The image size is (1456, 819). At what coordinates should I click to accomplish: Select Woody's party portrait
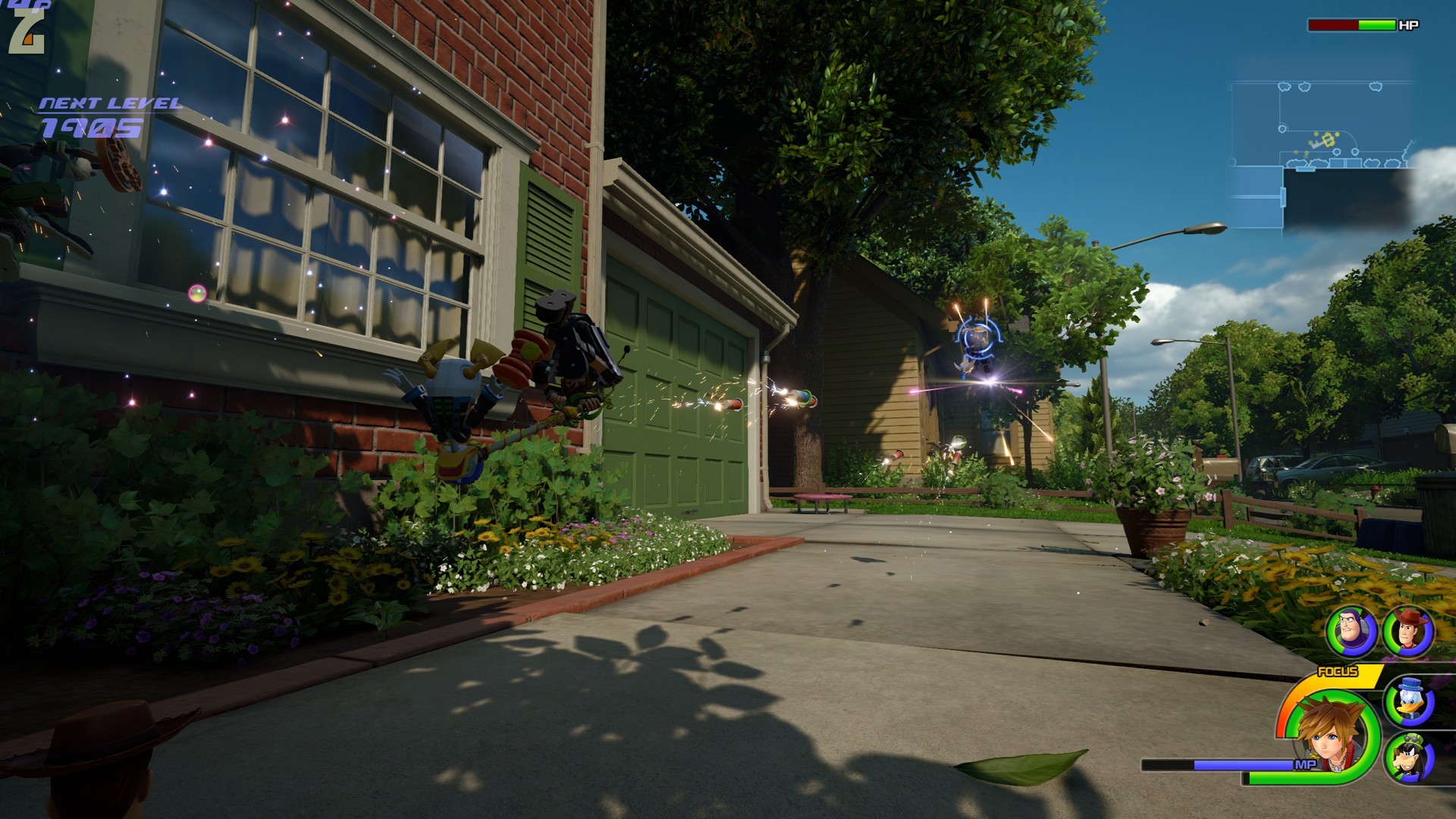(x=1407, y=630)
